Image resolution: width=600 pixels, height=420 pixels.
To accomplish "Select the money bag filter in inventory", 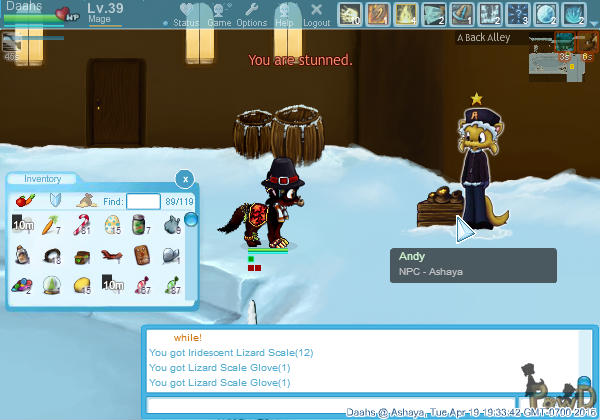I will click(87, 201).
